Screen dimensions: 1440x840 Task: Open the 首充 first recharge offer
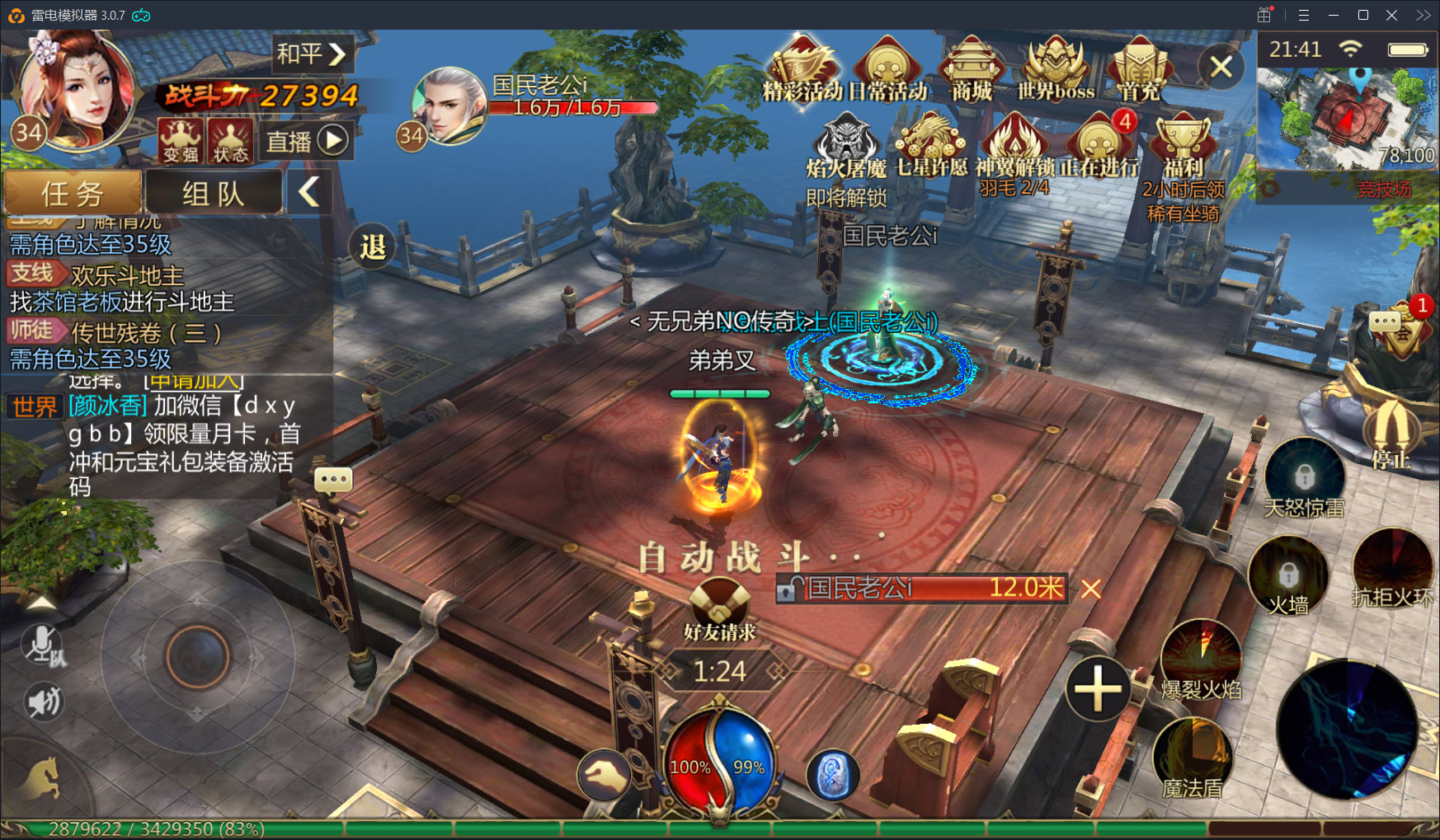pyautogui.click(x=1139, y=68)
